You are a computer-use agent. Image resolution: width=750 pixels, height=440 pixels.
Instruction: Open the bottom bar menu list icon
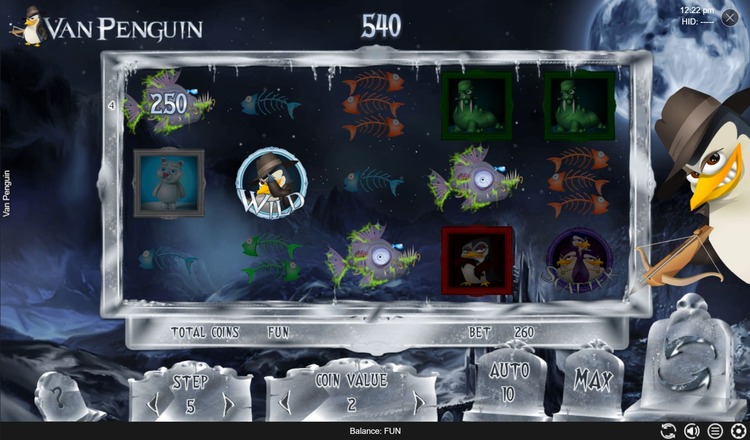coord(714,431)
